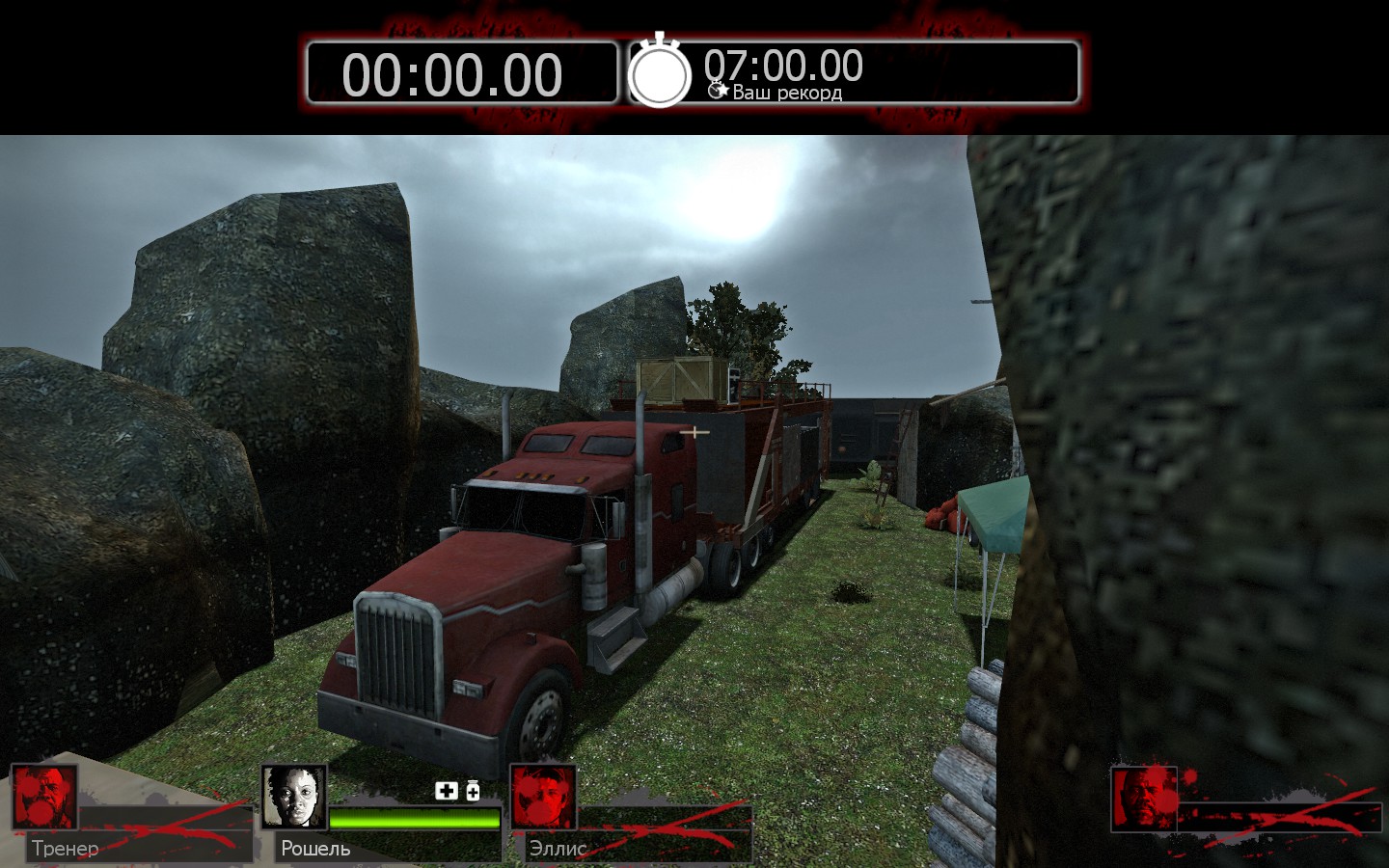Click Рошель's first aid kit icon
This screenshot has width=1389, height=868.
click(446, 792)
